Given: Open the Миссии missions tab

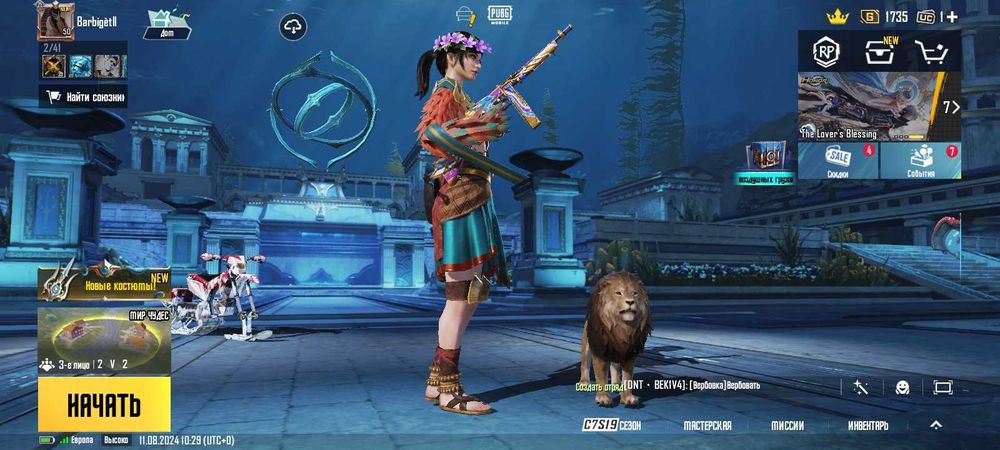Looking at the screenshot, I should click(787, 425).
